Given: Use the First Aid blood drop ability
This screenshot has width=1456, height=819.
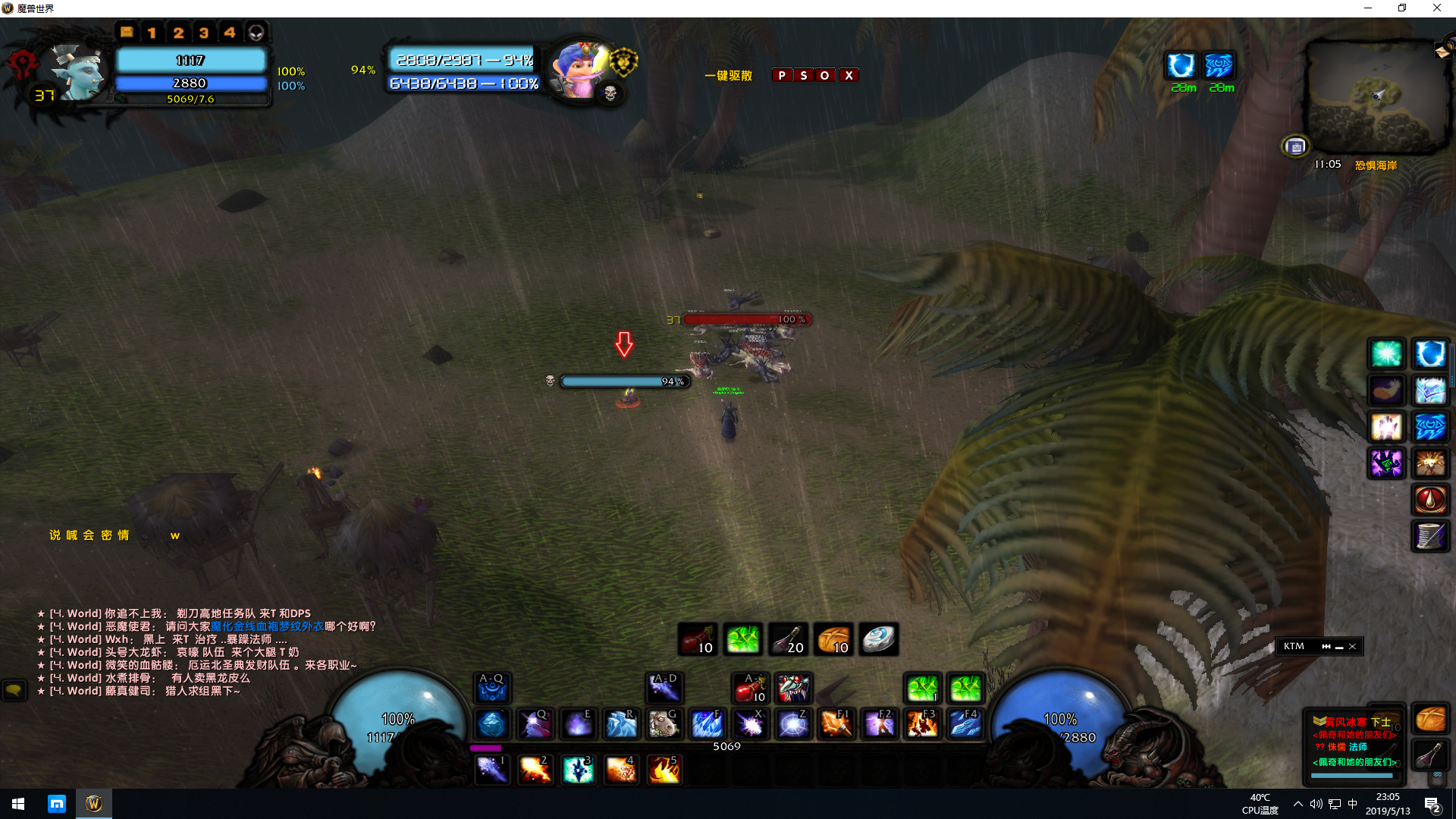Looking at the screenshot, I should coord(1430,500).
